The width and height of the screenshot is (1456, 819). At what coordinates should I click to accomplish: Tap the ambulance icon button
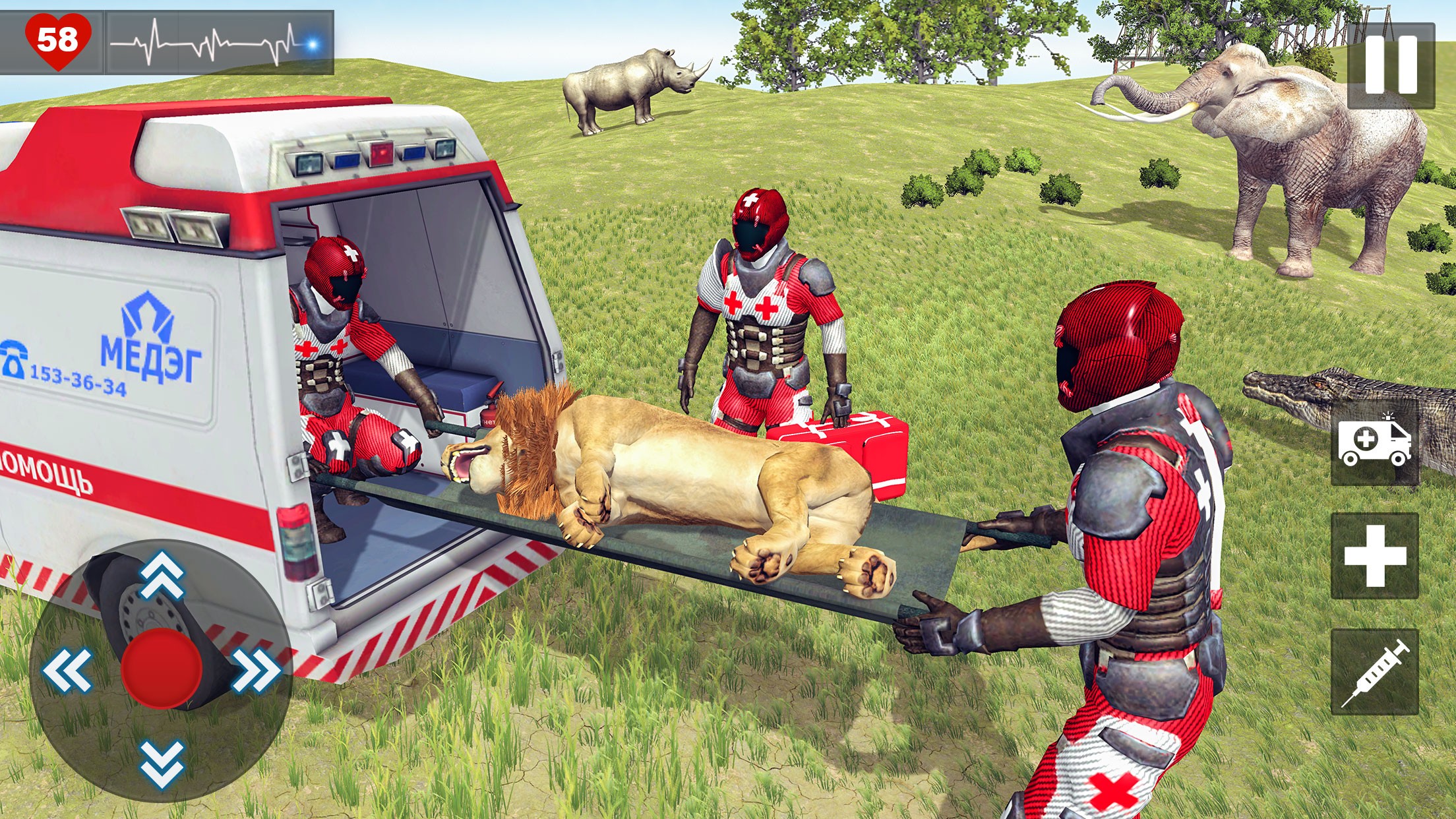point(1374,442)
